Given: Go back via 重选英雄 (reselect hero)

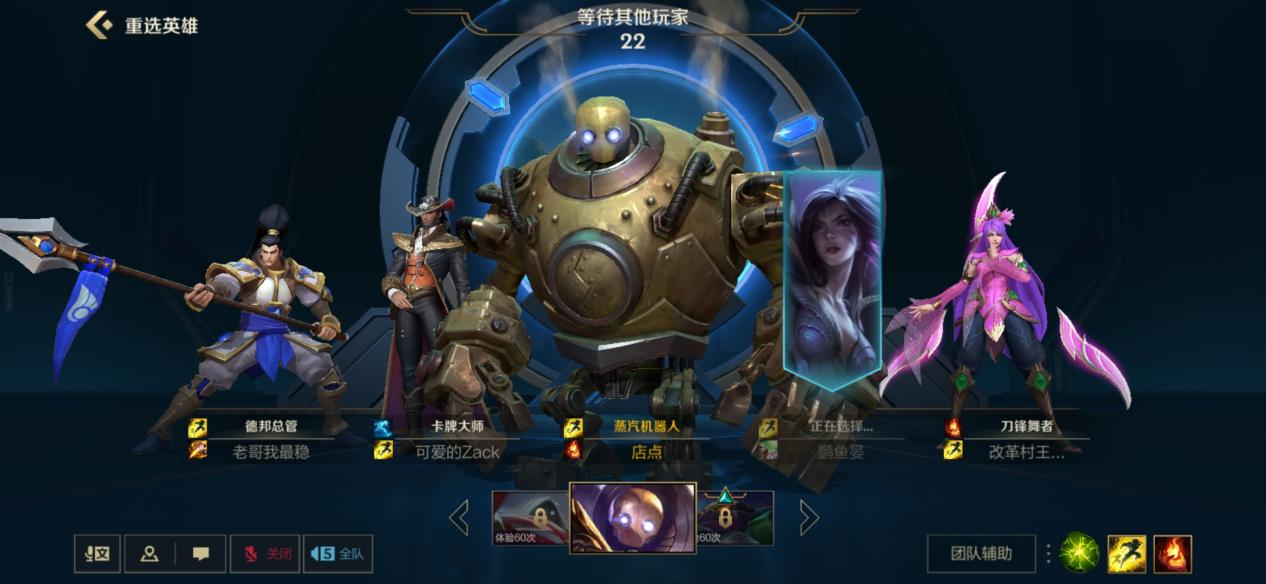Looking at the screenshot, I should (142, 25).
